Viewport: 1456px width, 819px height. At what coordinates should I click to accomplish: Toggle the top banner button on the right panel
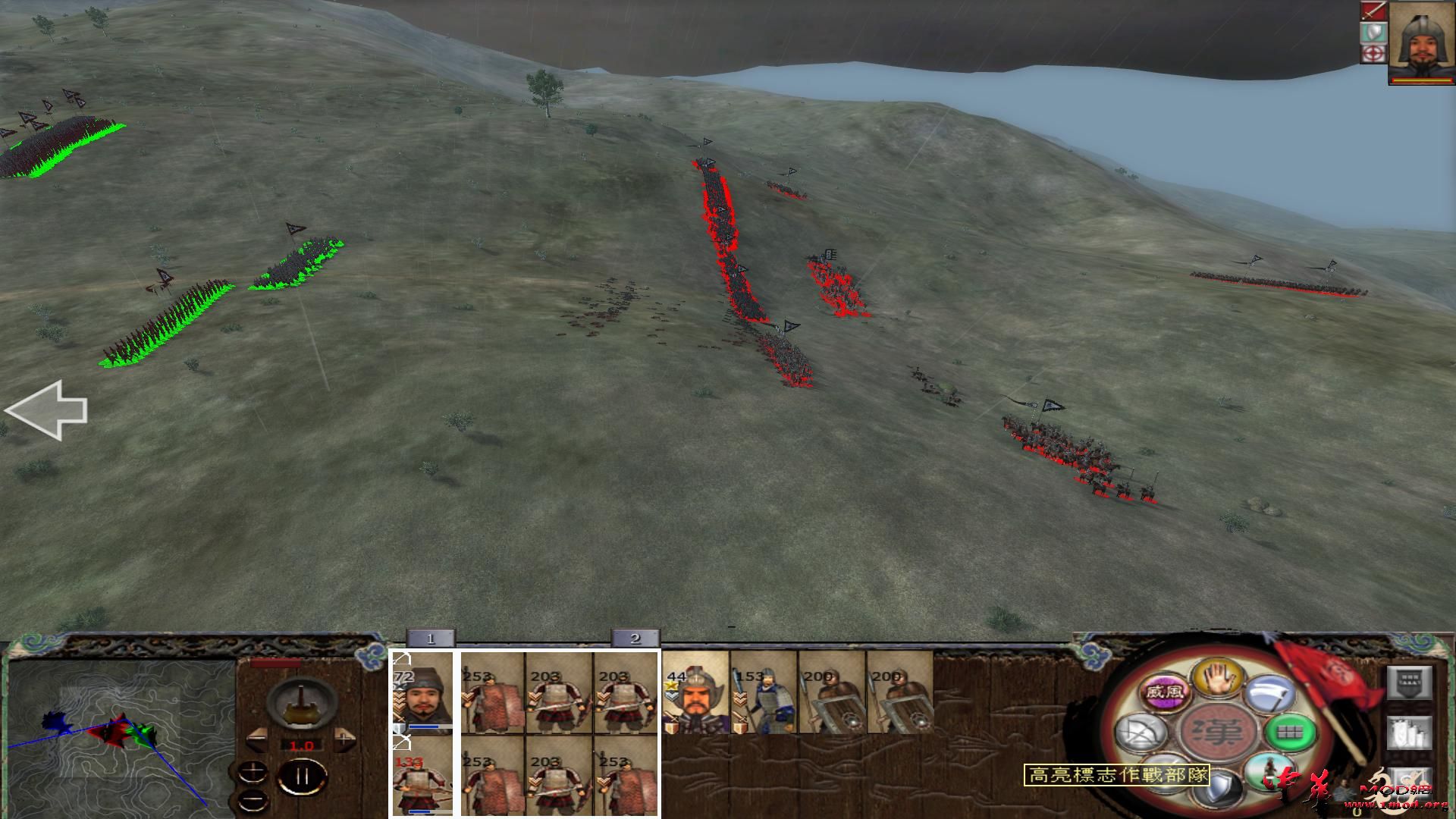pyautogui.click(x=1409, y=681)
